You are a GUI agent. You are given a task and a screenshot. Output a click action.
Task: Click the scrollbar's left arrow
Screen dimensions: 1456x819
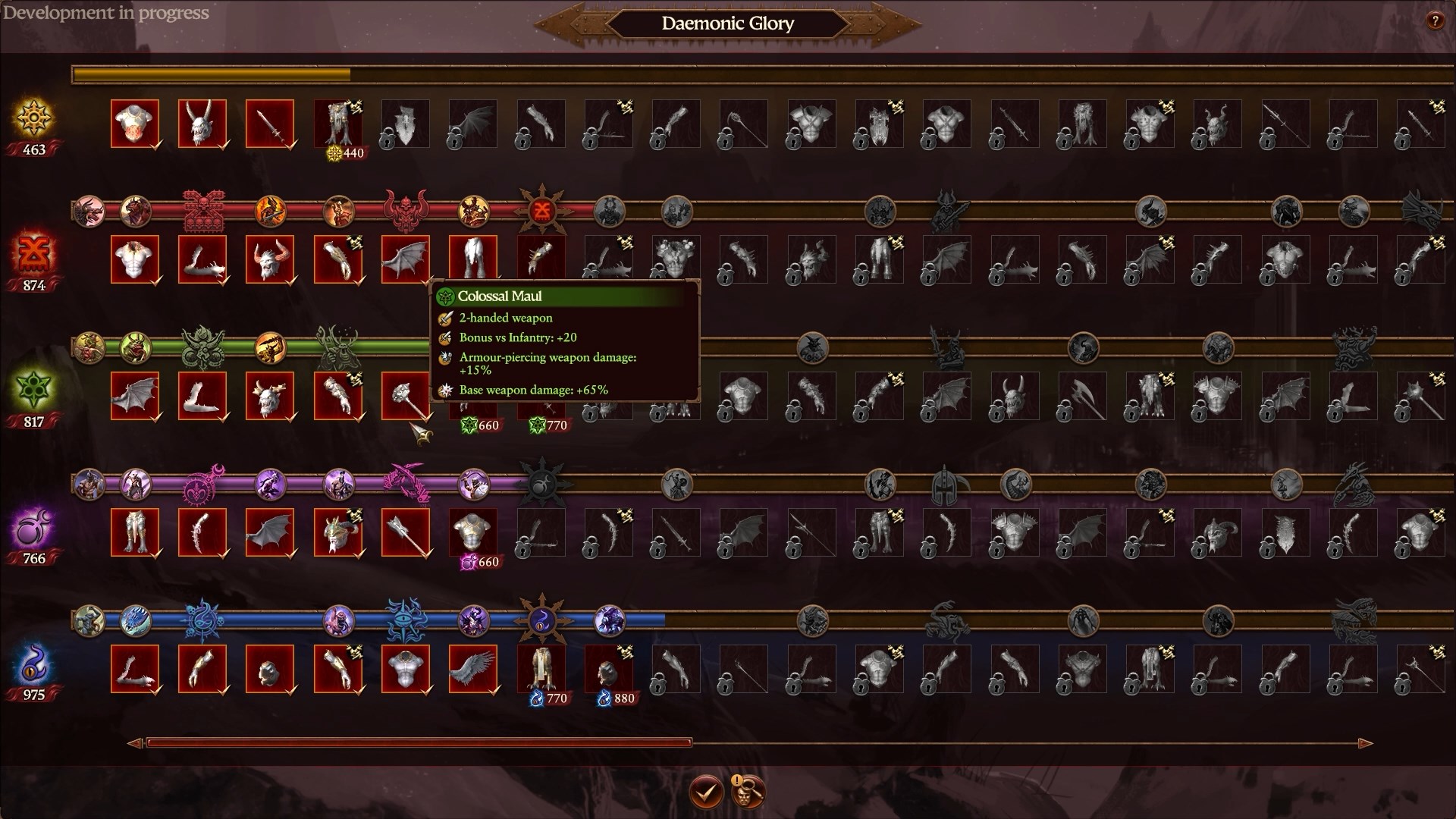[x=135, y=743]
